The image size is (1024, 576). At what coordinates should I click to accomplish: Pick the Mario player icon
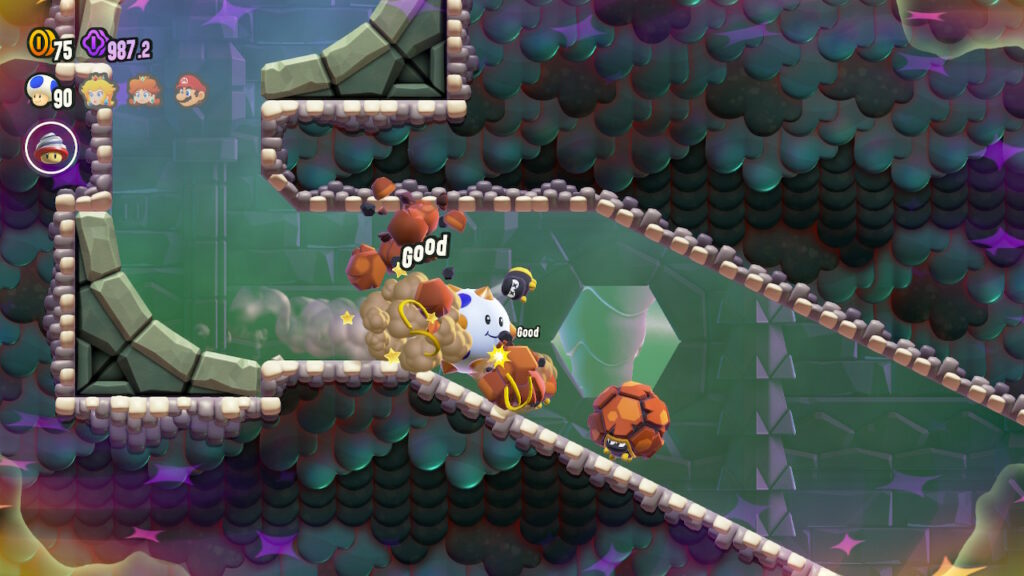click(189, 91)
